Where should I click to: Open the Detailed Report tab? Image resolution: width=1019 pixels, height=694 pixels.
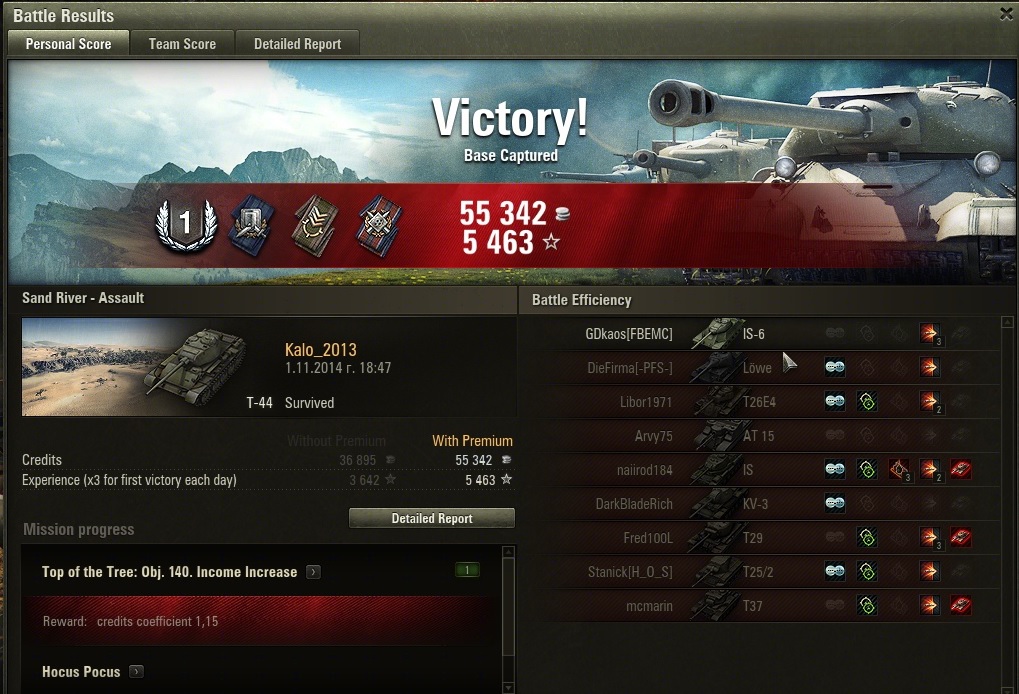(x=297, y=44)
